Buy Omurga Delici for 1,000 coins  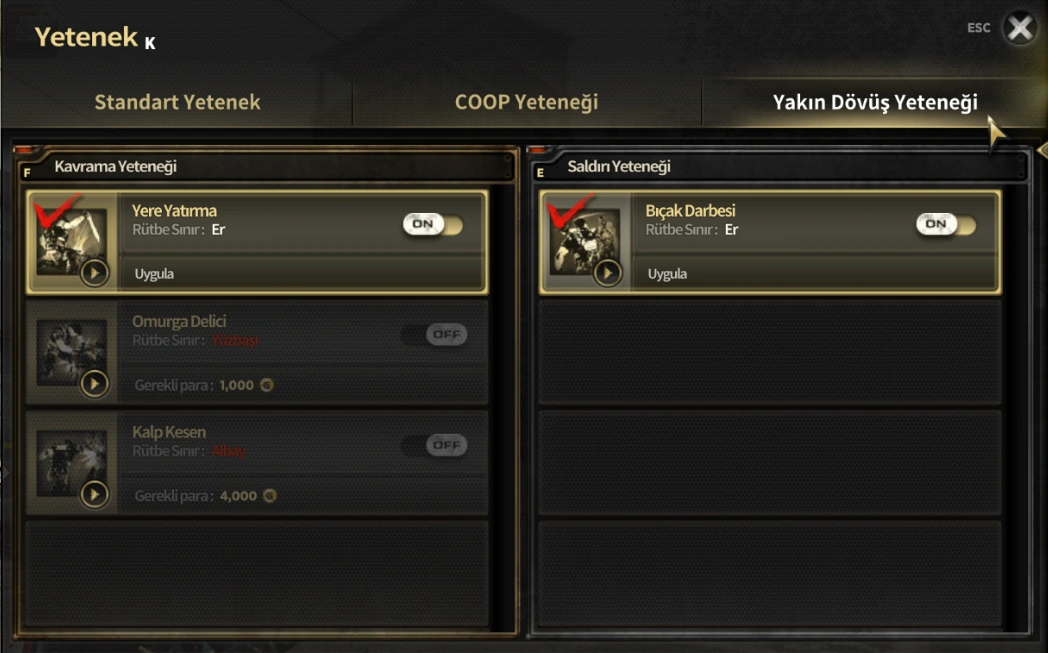(x=204, y=385)
